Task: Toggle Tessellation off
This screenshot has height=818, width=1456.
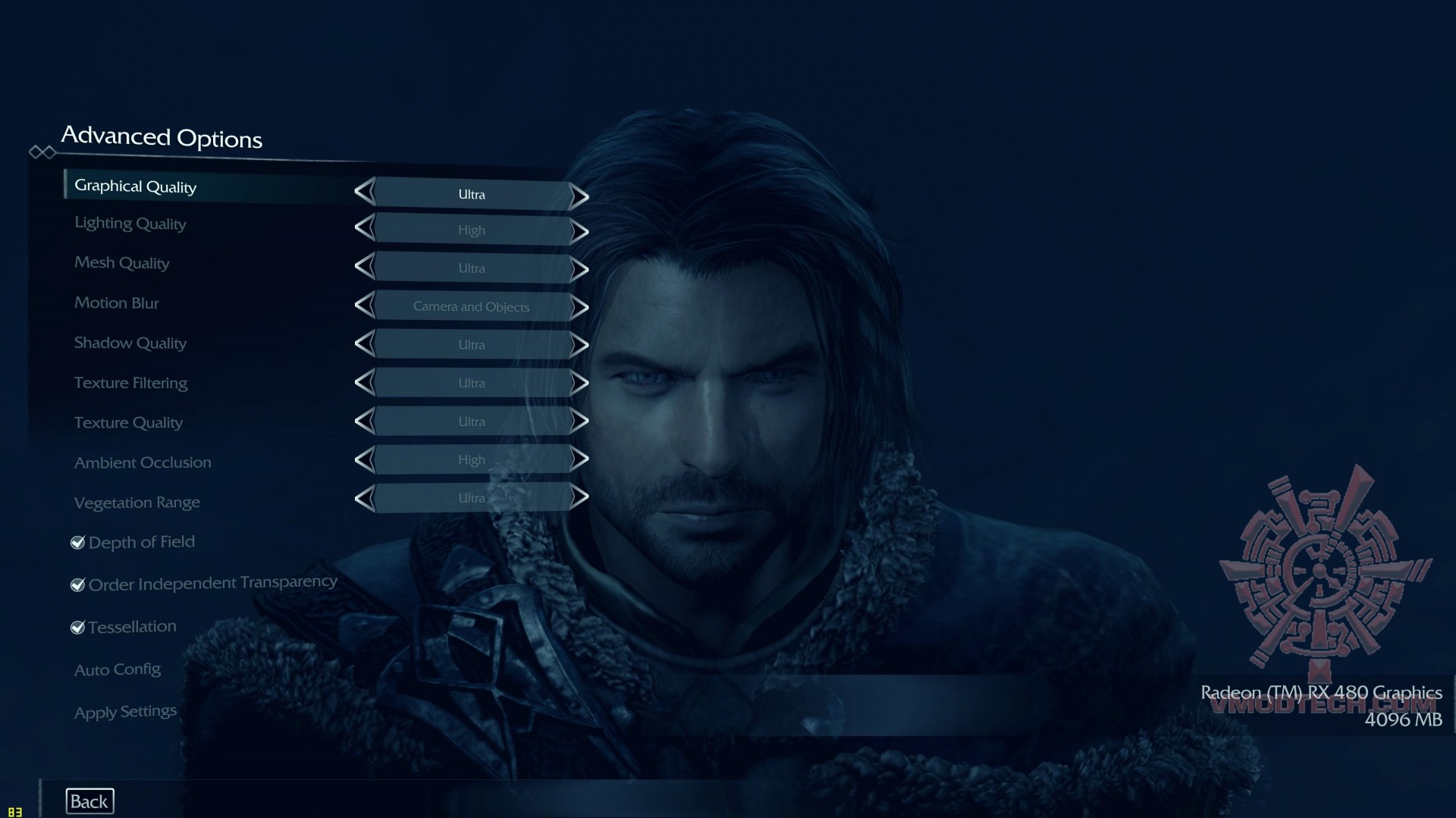Action: pos(77,627)
